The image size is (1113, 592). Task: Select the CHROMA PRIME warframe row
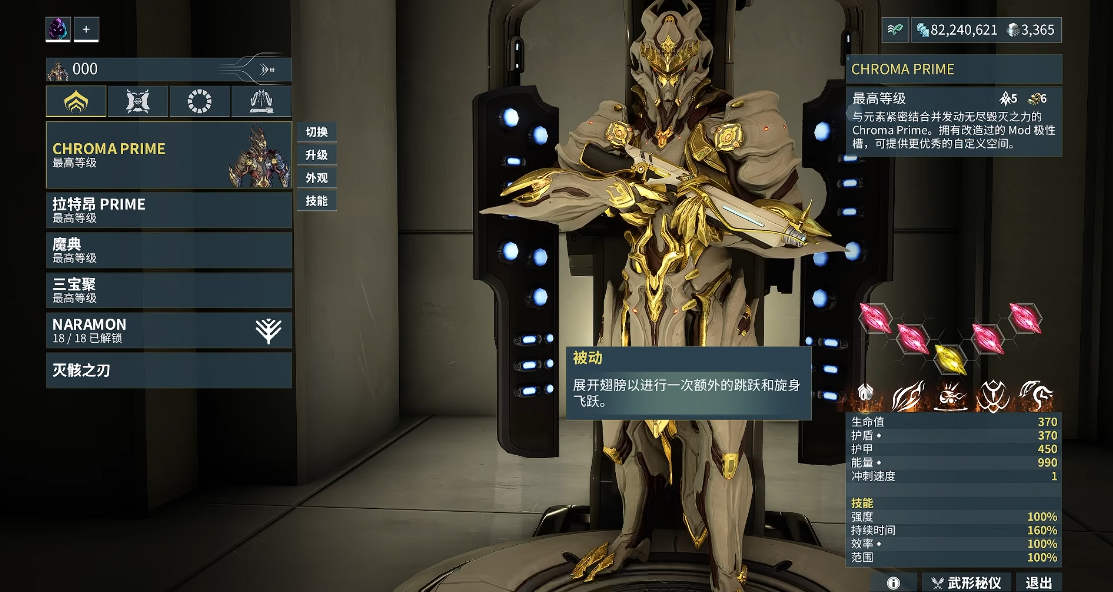[x=168, y=155]
